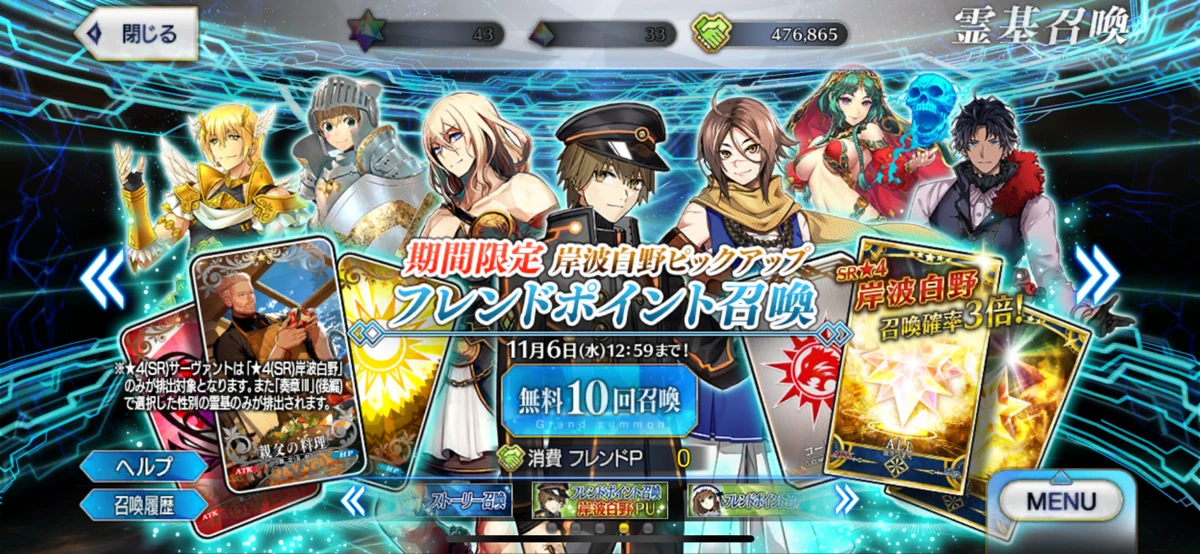Close the summon screen with 閉じる

pyautogui.click(x=137, y=34)
